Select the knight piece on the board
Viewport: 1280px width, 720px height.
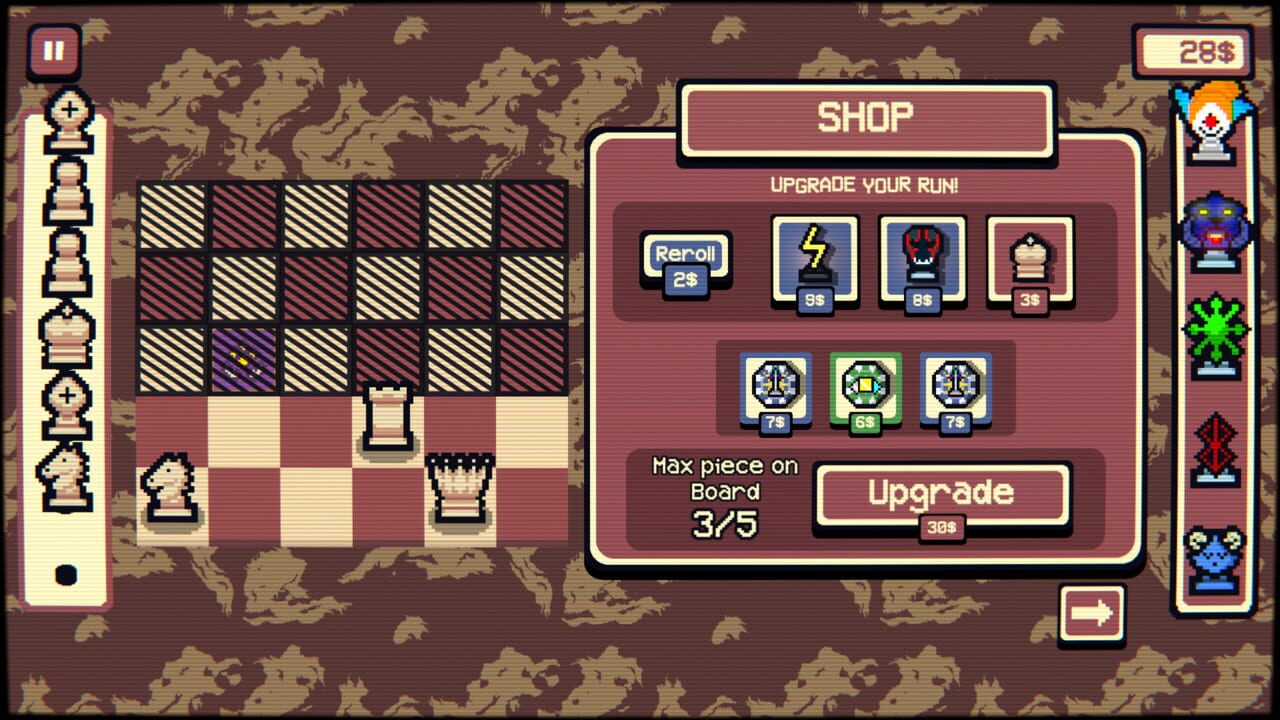click(x=170, y=486)
